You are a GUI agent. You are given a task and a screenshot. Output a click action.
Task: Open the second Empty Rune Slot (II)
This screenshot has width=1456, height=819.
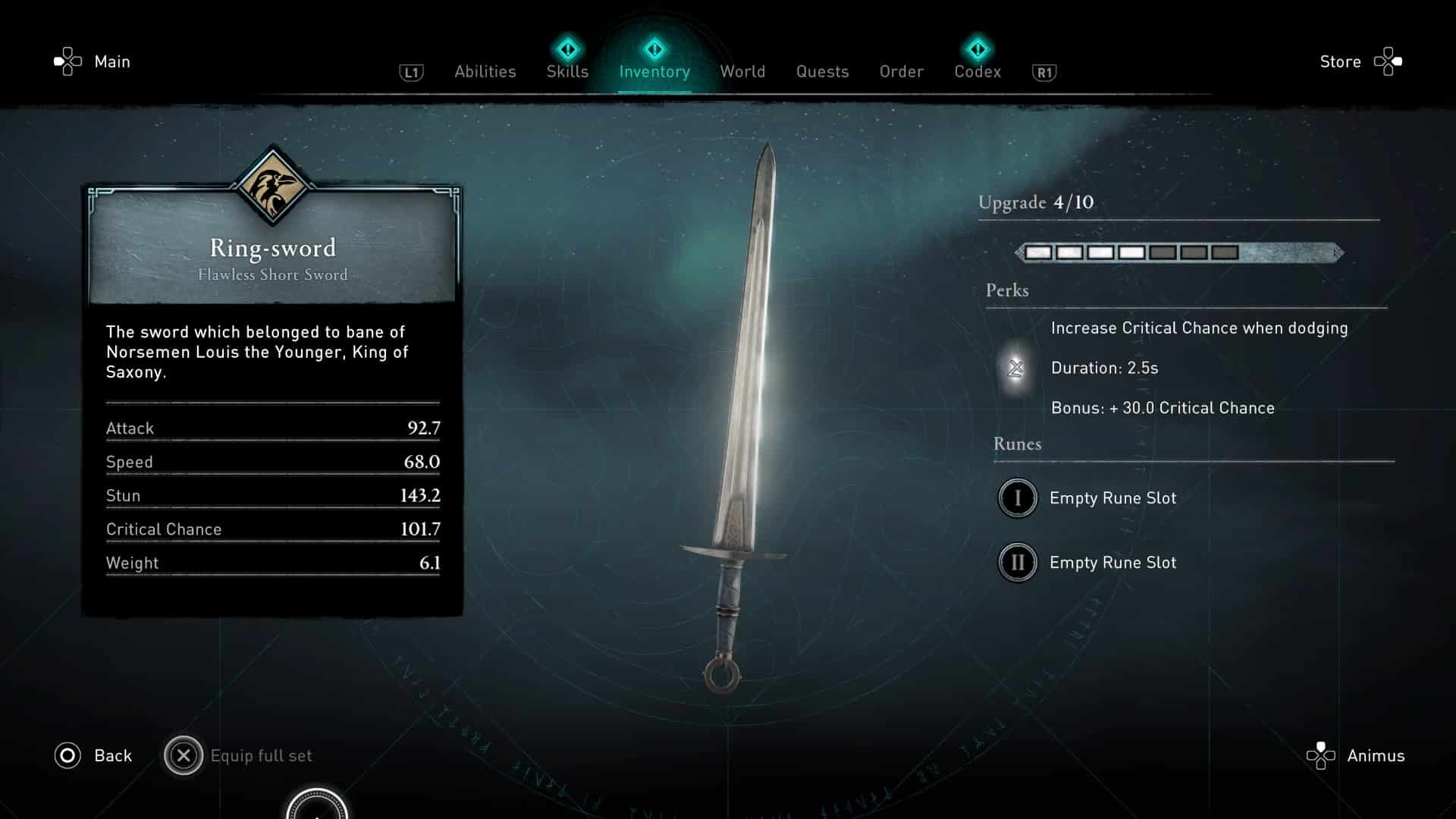click(x=1017, y=563)
